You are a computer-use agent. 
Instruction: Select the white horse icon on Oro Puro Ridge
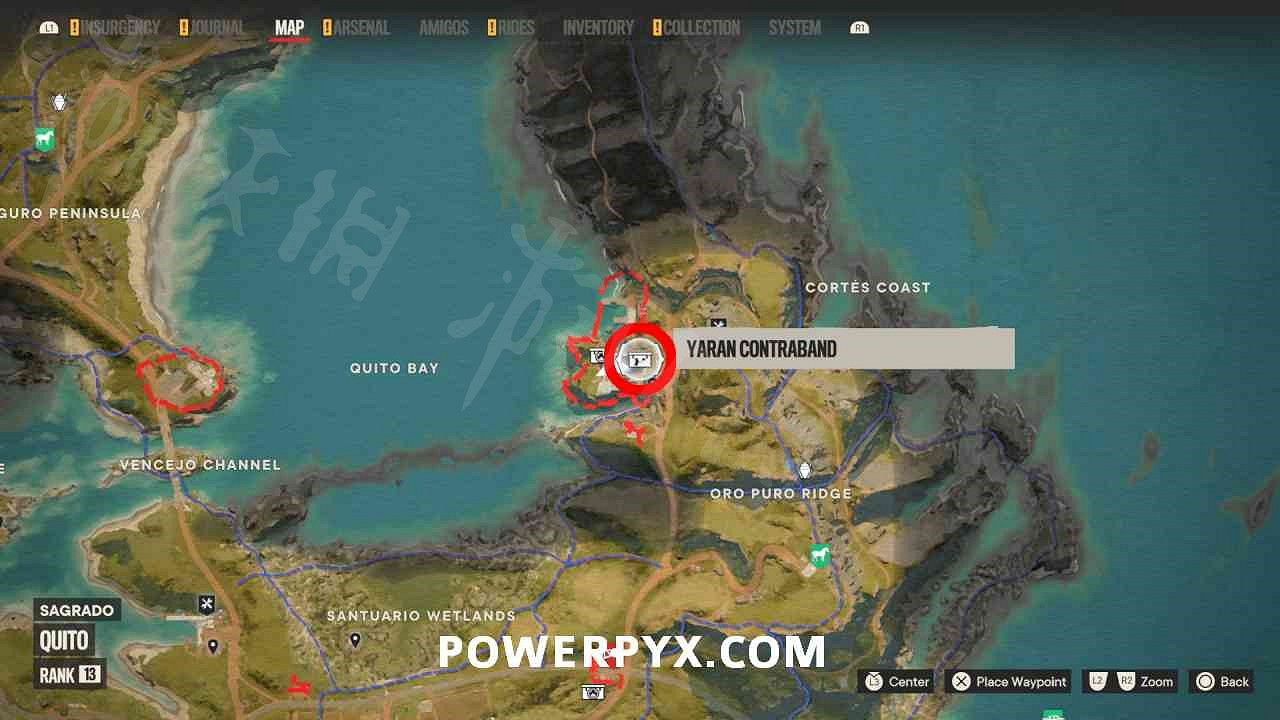[x=819, y=557]
